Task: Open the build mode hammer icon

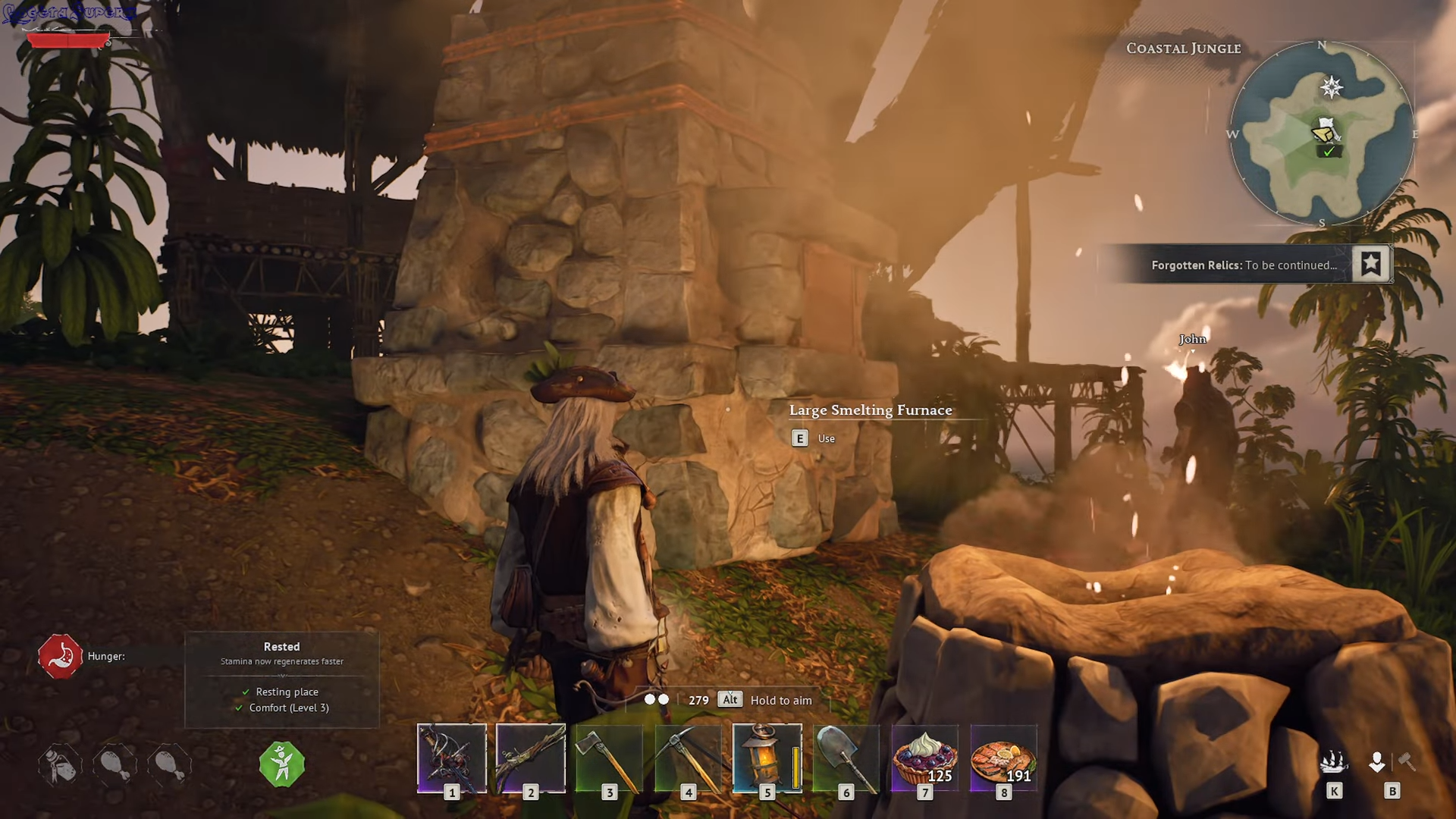Action: (x=1406, y=761)
